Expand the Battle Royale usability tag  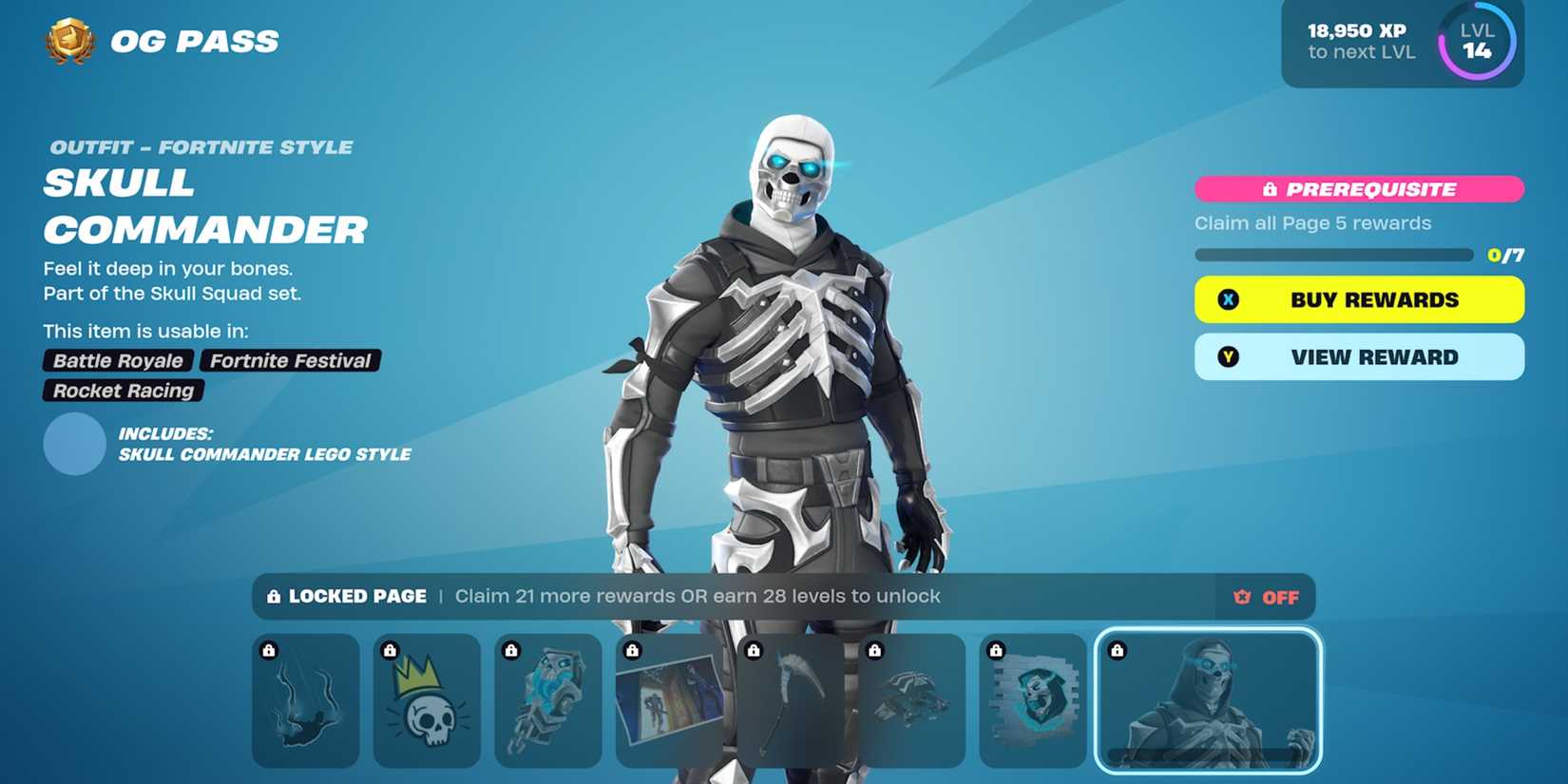116,360
